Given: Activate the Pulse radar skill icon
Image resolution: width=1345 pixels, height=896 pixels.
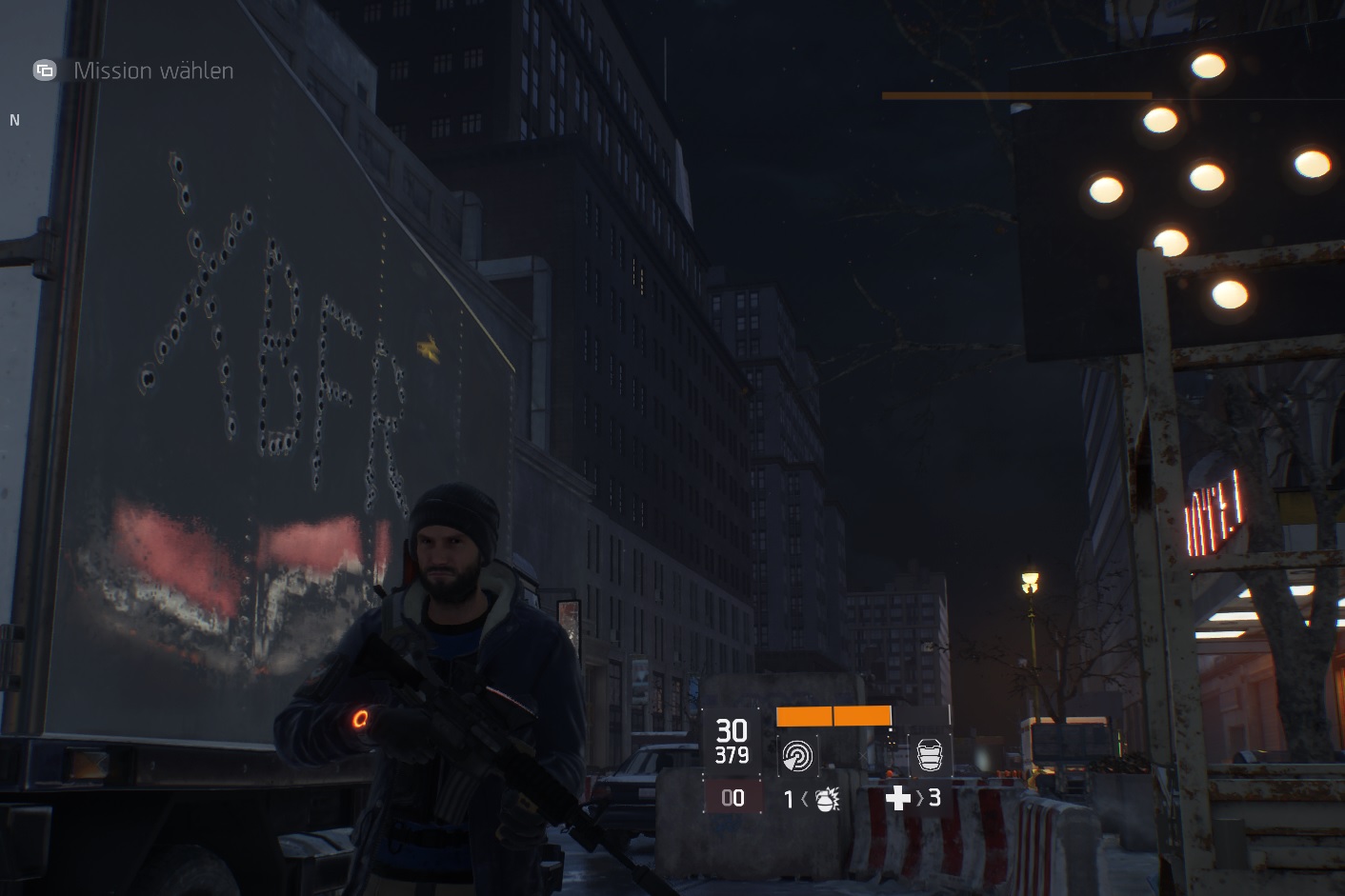Looking at the screenshot, I should pyautogui.click(x=797, y=755).
